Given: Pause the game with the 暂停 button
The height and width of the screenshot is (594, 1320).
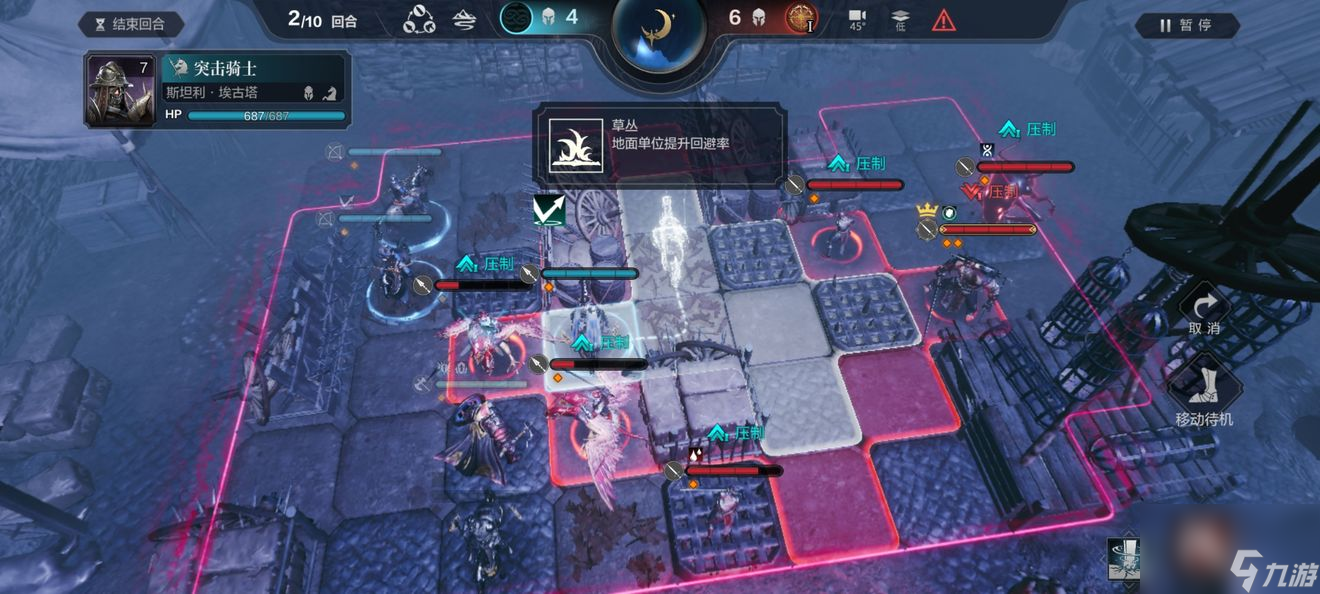Looking at the screenshot, I should coord(1187,26).
